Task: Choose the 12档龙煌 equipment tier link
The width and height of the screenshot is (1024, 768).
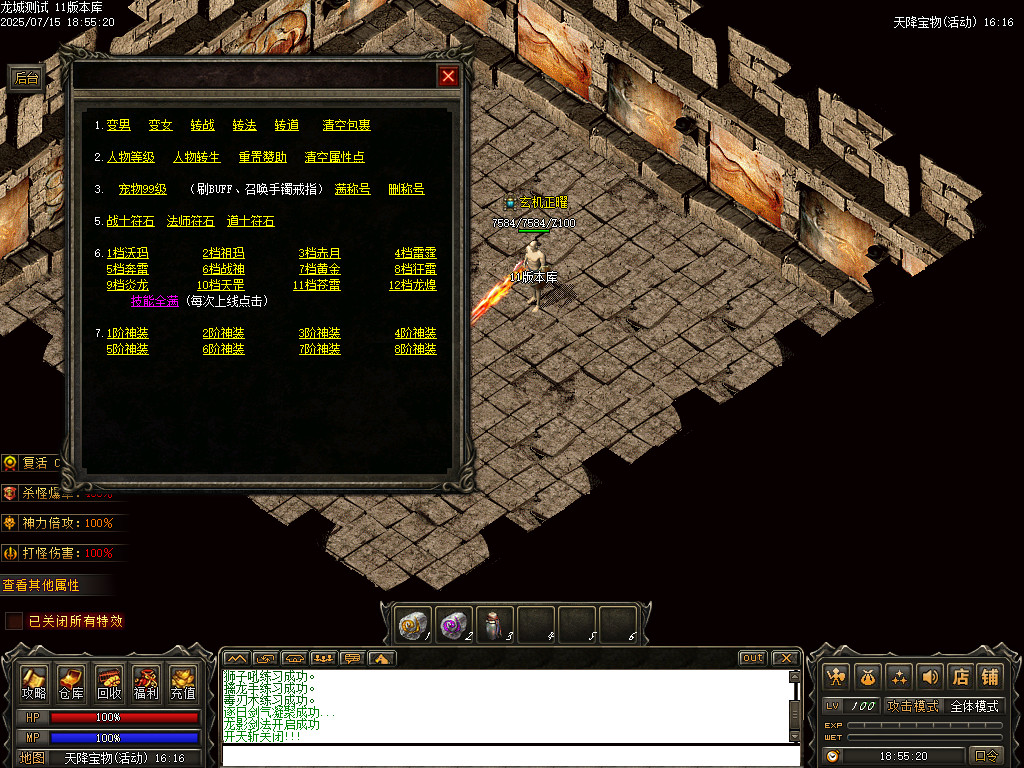Action: click(412, 286)
